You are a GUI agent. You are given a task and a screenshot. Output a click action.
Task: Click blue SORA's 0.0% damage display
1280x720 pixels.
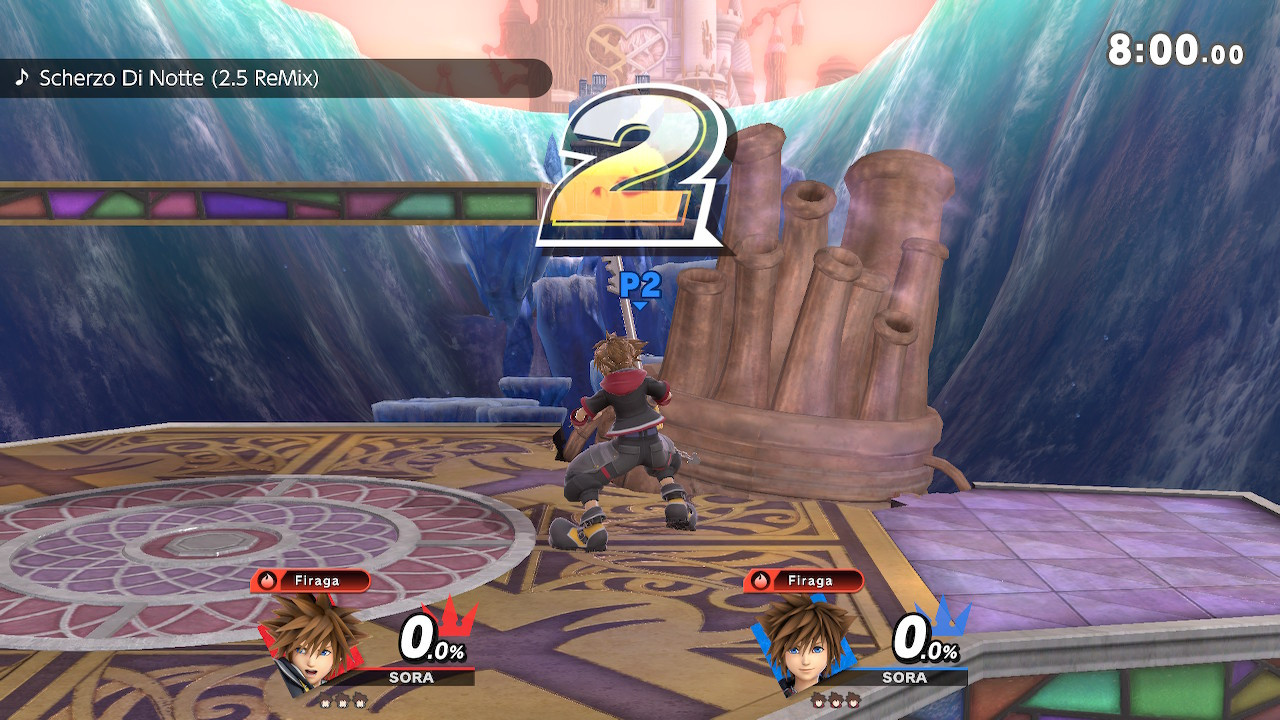[927, 640]
